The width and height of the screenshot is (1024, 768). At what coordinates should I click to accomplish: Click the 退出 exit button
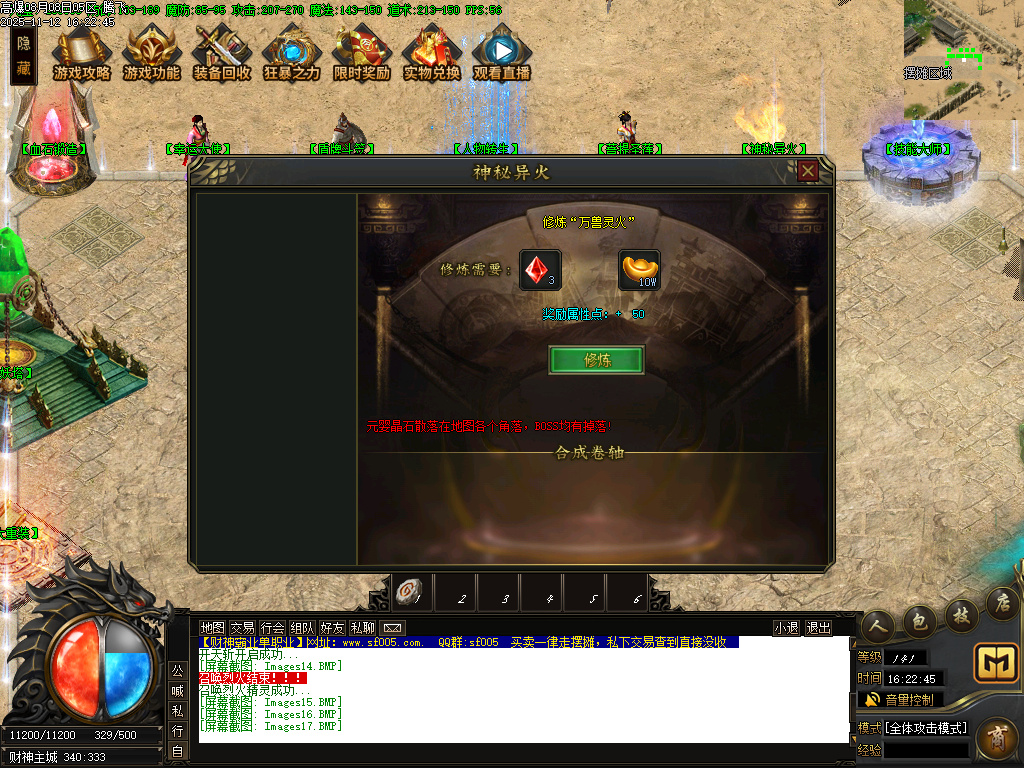pyautogui.click(x=818, y=628)
